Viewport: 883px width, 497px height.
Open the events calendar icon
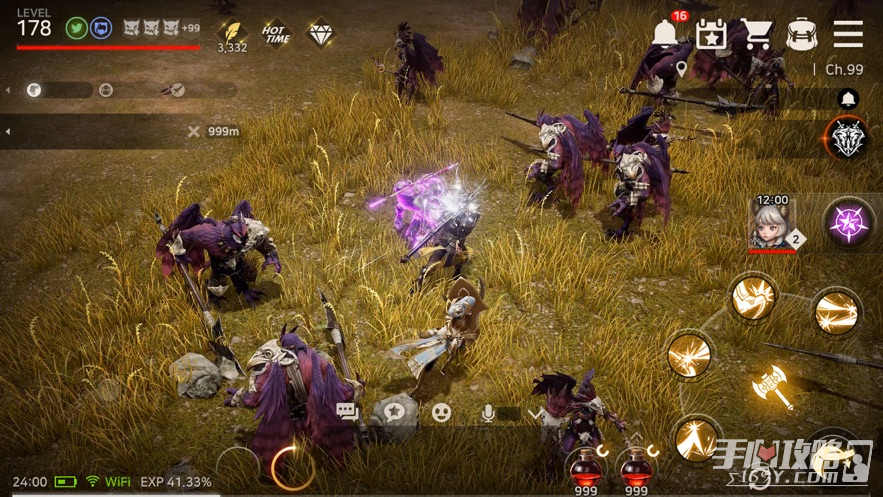pyautogui.click(x=710, y=33)
